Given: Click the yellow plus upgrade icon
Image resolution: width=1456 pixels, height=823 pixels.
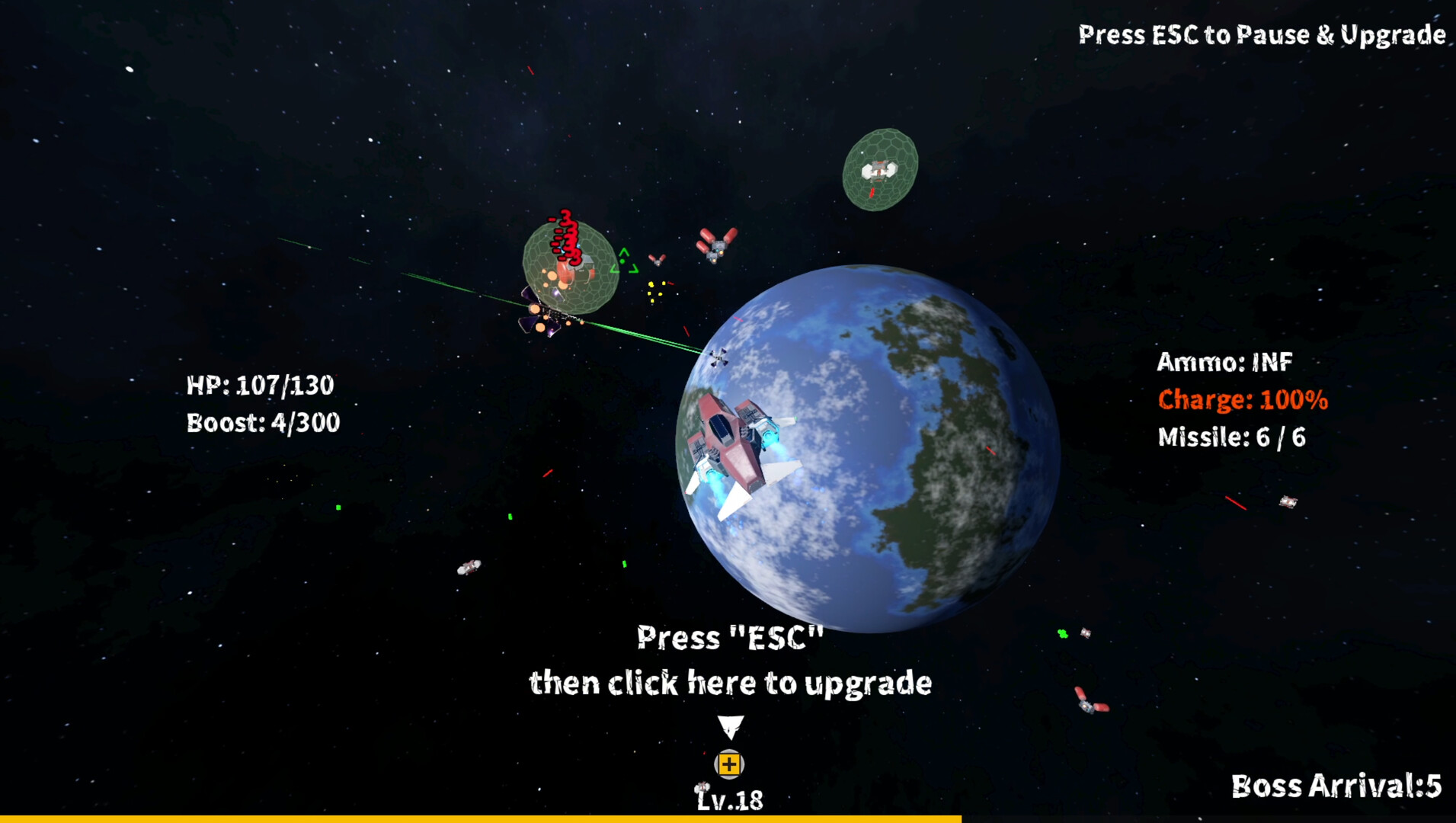Looking at the screenshot, I should point(728,764).
